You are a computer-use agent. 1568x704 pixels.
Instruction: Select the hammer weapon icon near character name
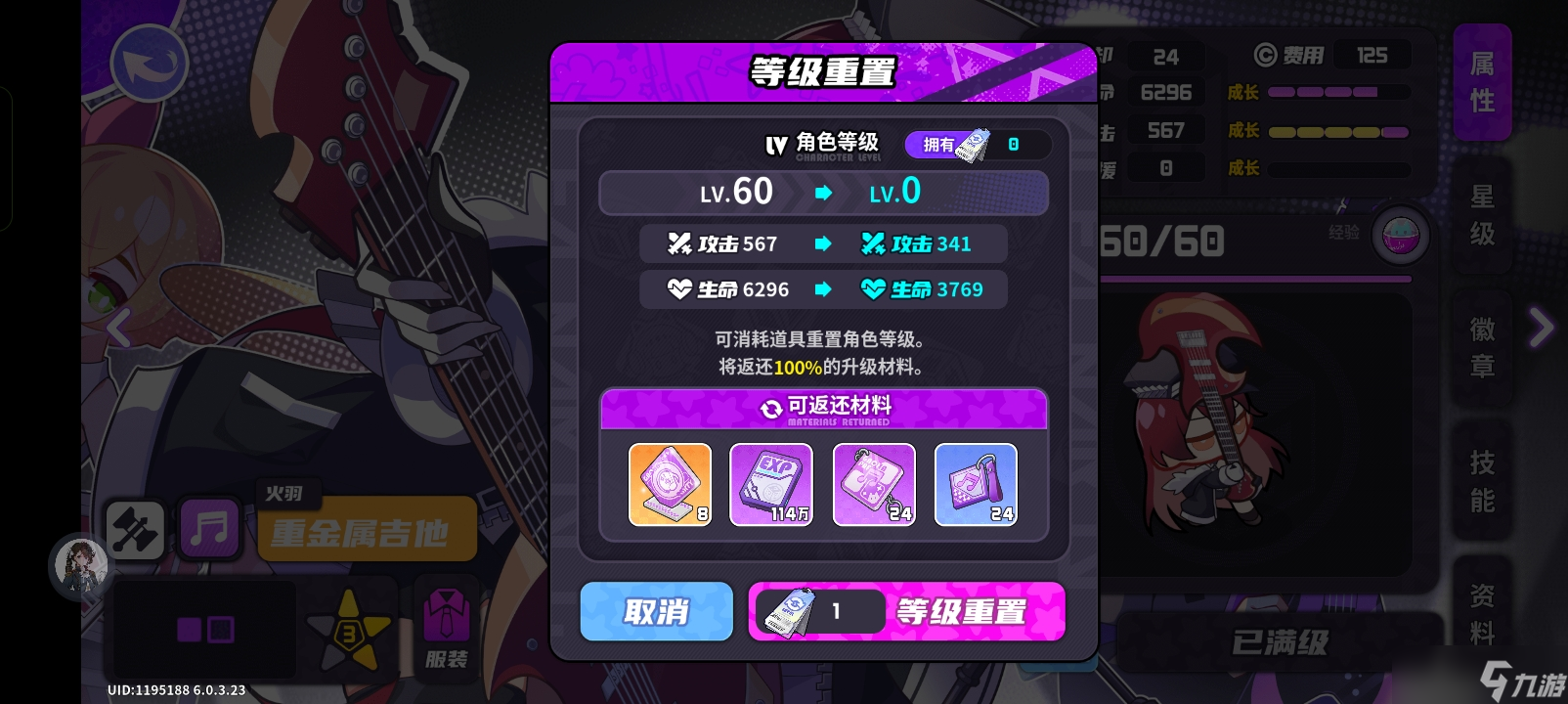(135, 529)
